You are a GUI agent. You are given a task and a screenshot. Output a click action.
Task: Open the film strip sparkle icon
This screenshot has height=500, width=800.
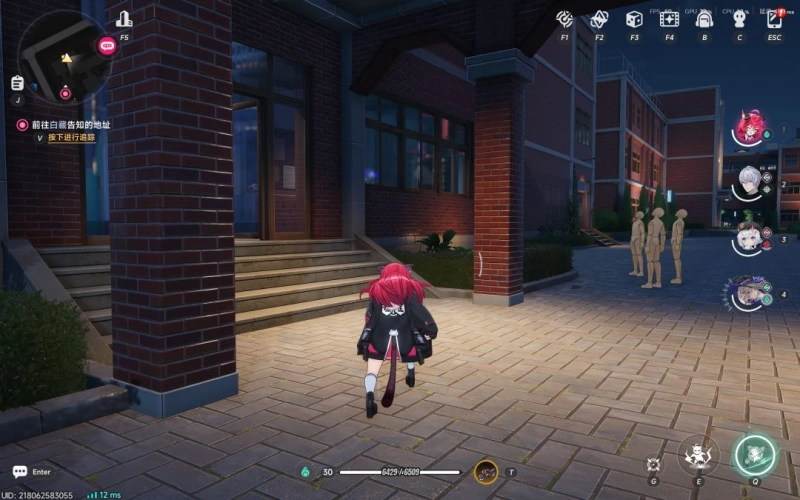tap(669, 19)
